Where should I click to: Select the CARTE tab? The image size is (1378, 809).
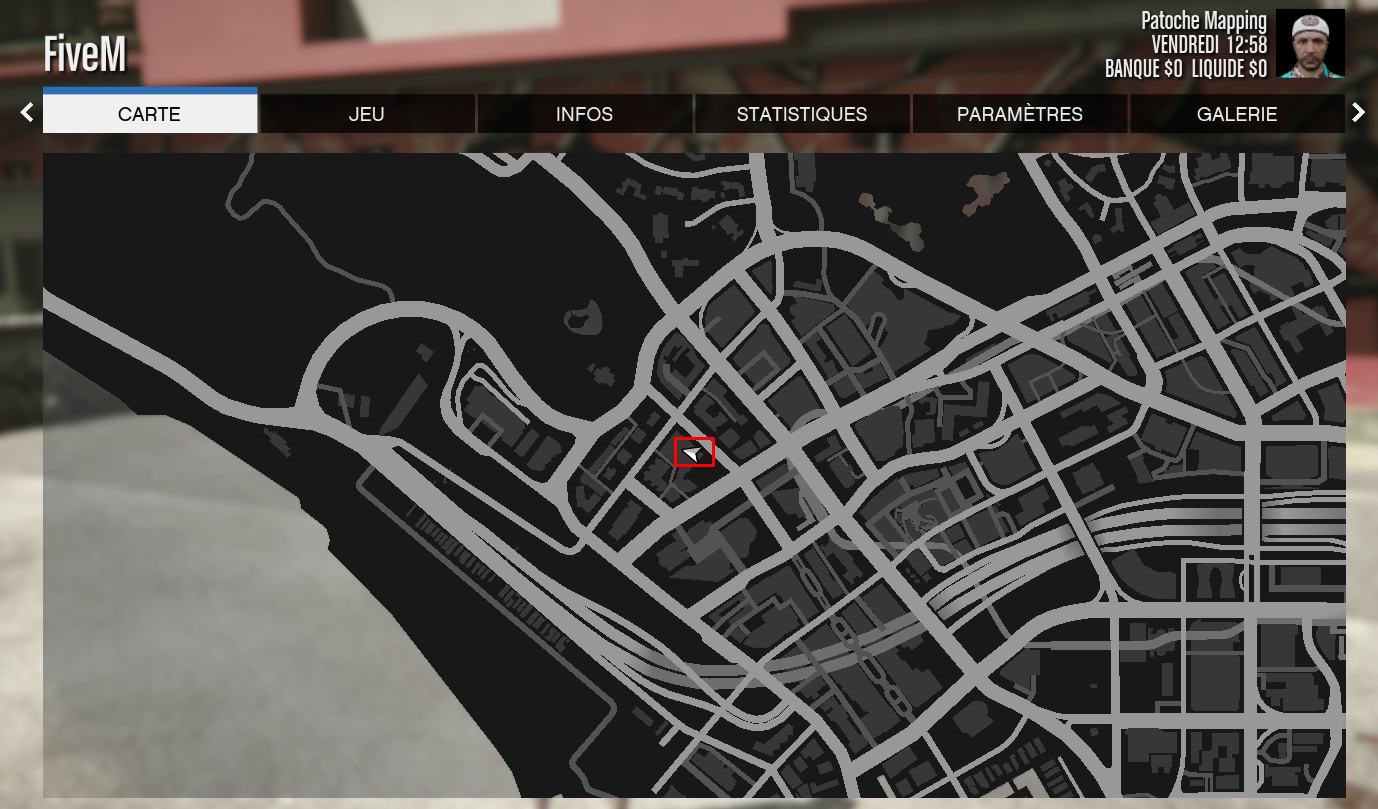click(150, 114)
